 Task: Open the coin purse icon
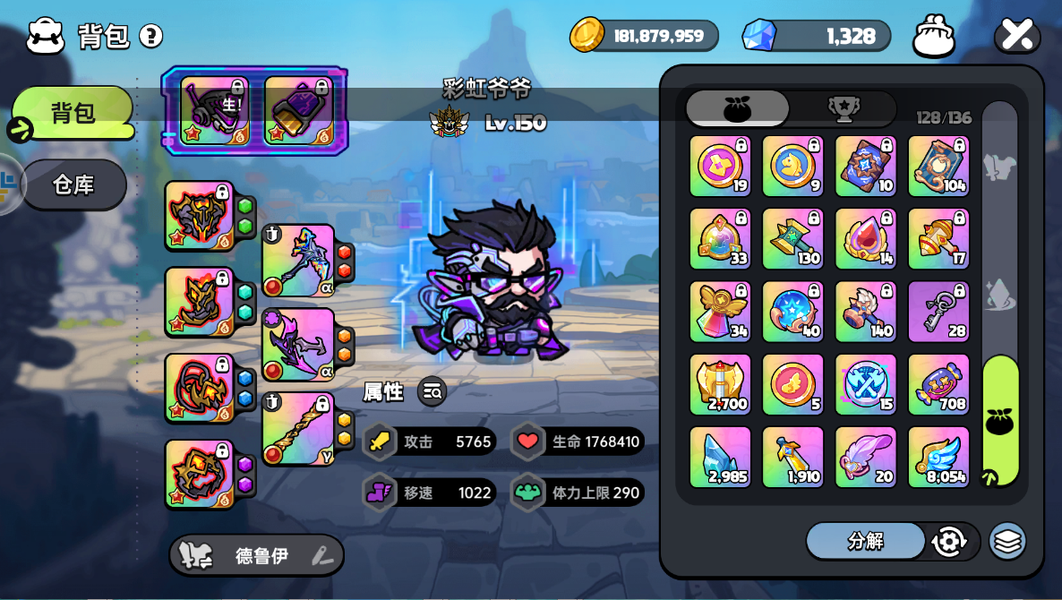coord(933,36)
